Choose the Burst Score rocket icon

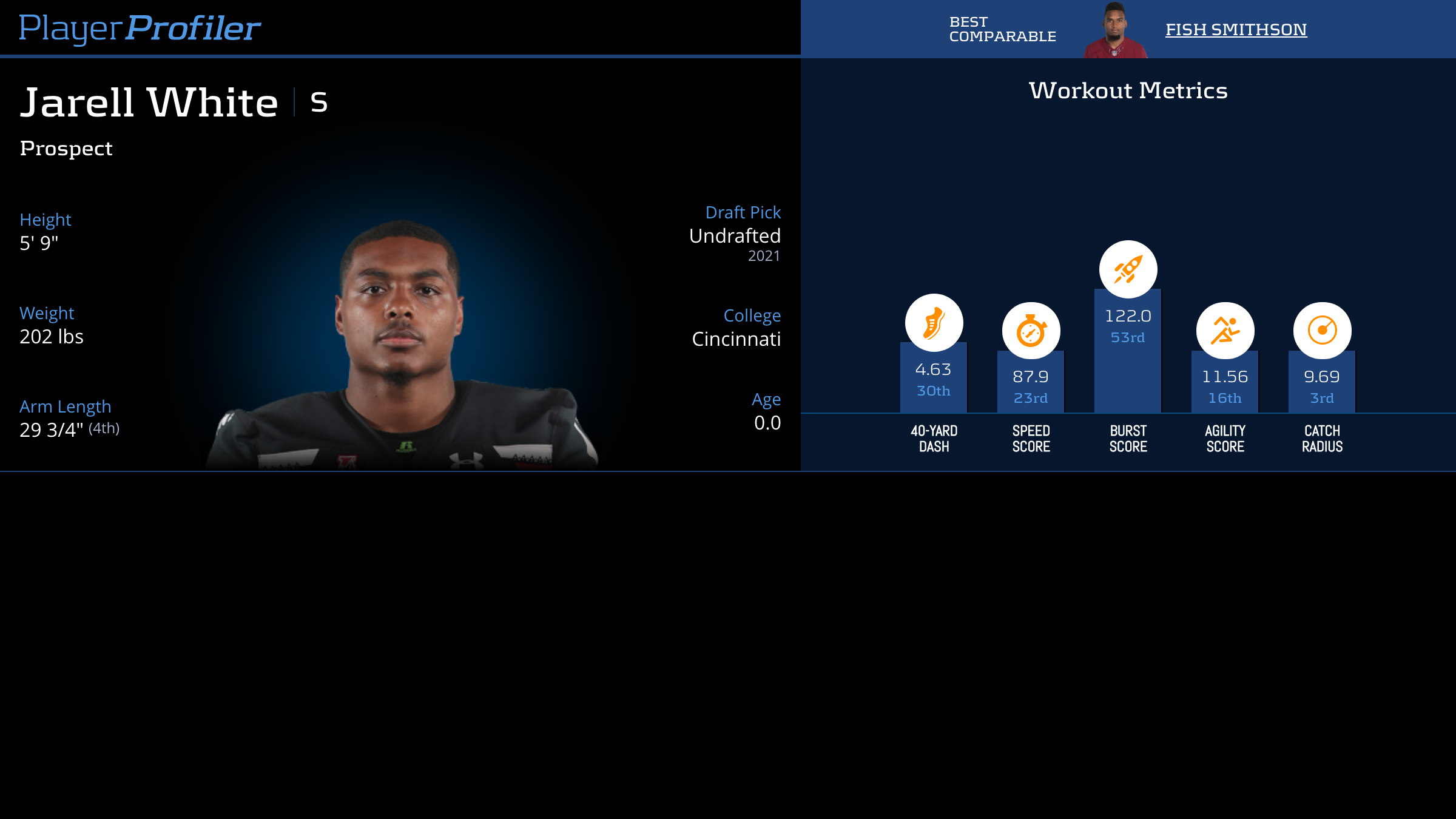[1128, 269]
